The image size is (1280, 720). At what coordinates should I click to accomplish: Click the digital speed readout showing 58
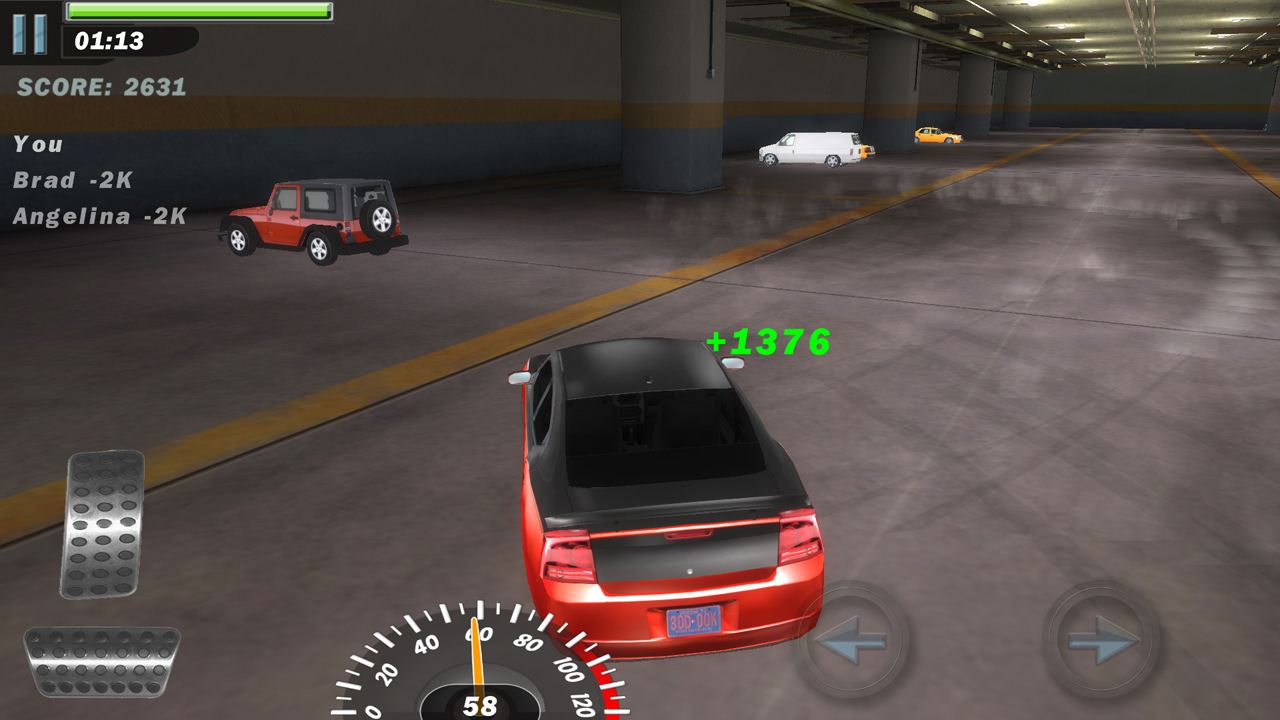coord(480,705)
